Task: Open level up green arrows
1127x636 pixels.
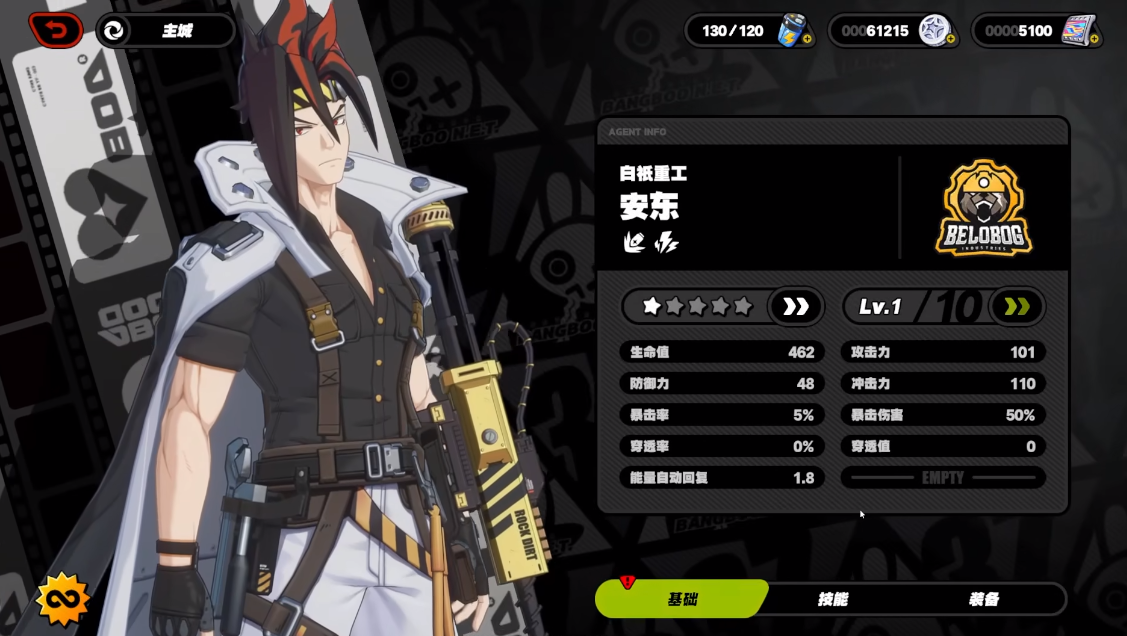Action: (1016, 307)
